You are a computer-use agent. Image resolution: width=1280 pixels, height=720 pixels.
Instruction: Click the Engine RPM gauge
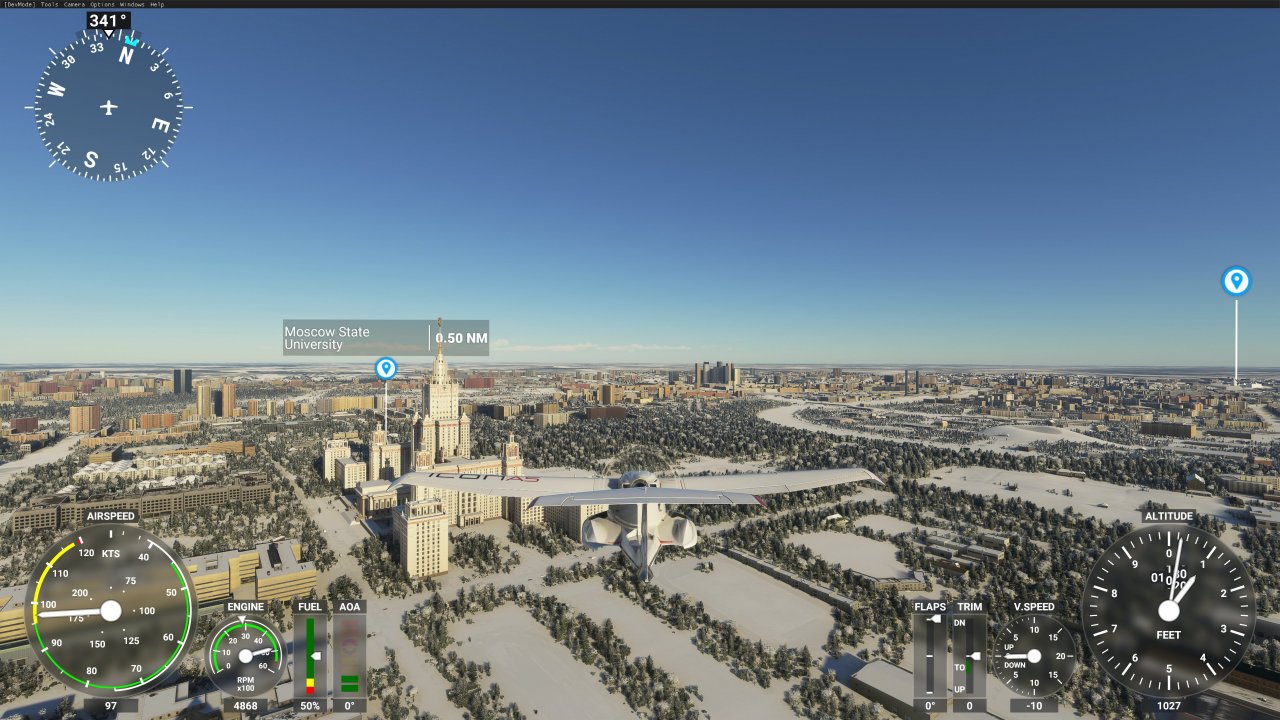click(245, 655)
